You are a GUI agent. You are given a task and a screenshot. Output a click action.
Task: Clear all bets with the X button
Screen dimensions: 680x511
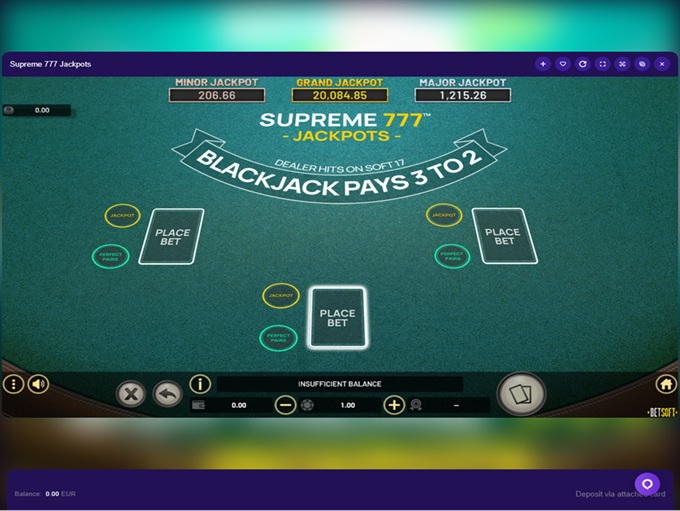[x=131, y=394]
